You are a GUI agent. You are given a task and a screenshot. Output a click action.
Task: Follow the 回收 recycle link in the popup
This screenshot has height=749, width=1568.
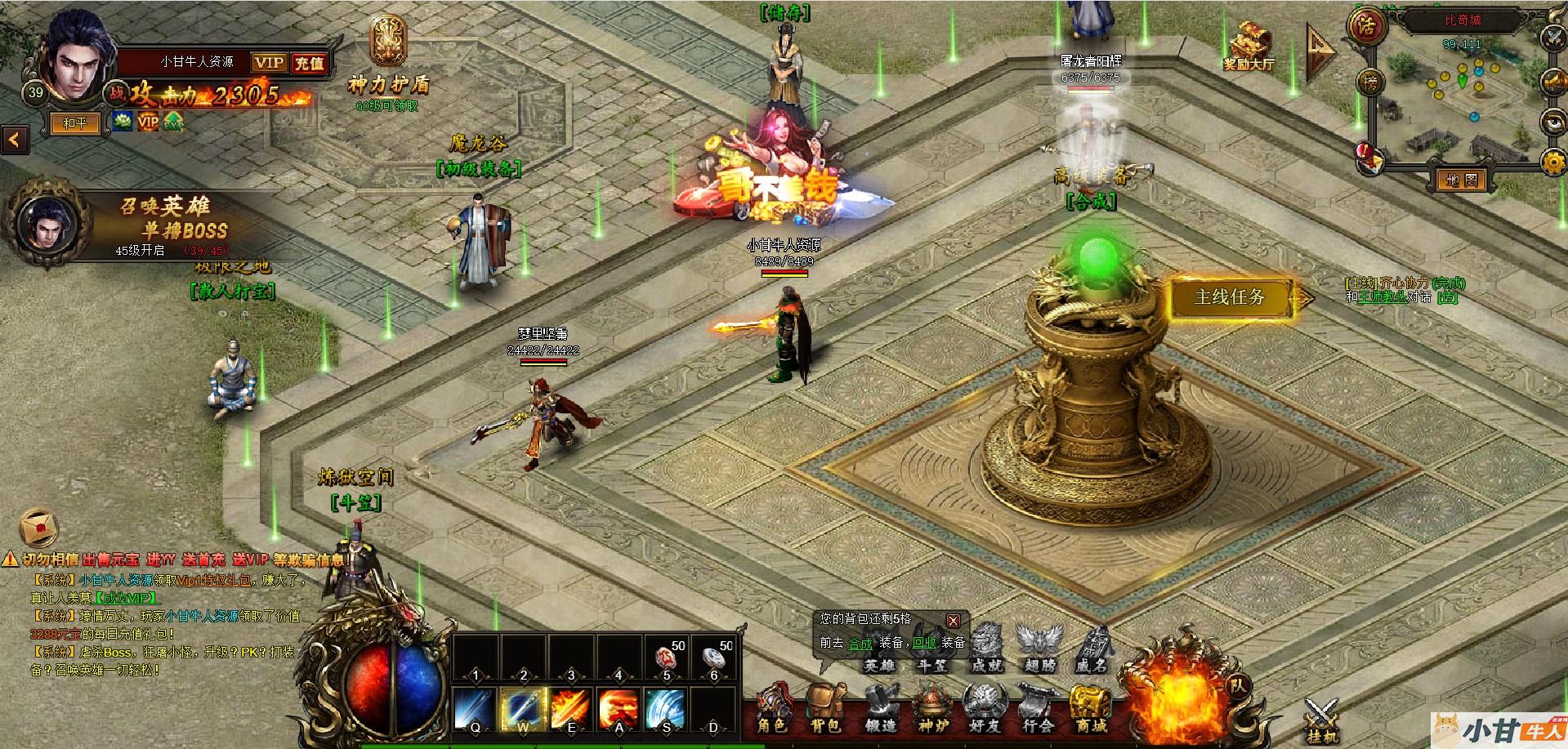point(924,643)
